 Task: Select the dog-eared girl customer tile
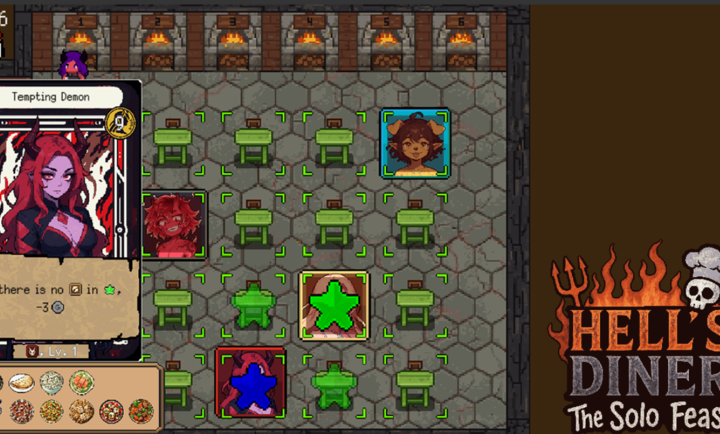414,144
